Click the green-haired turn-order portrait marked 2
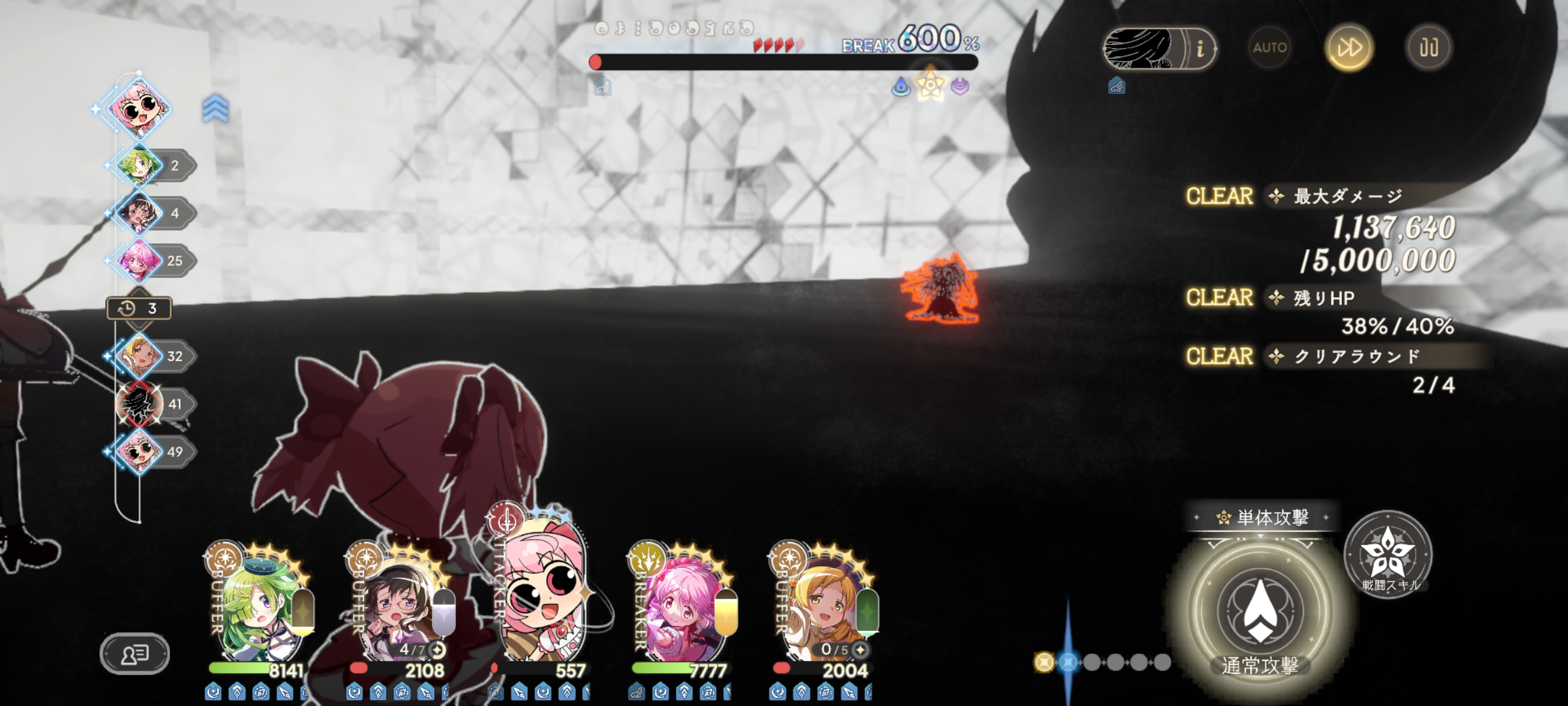This screenshot has height=706, width=1568. coord(139,165)
